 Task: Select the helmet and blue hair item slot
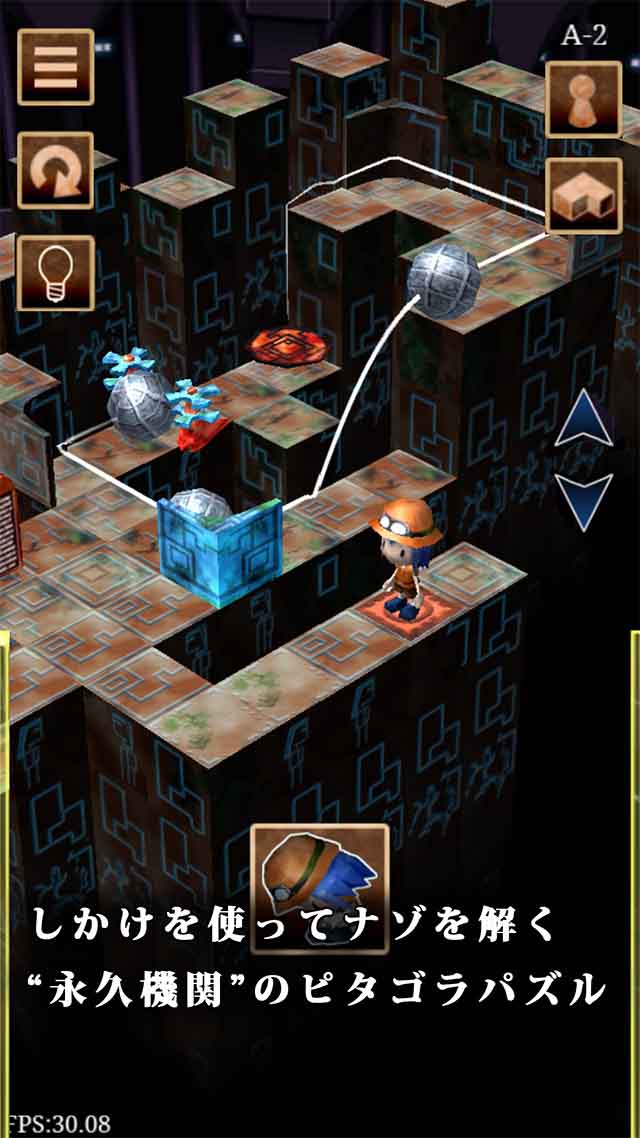(319, 876)
